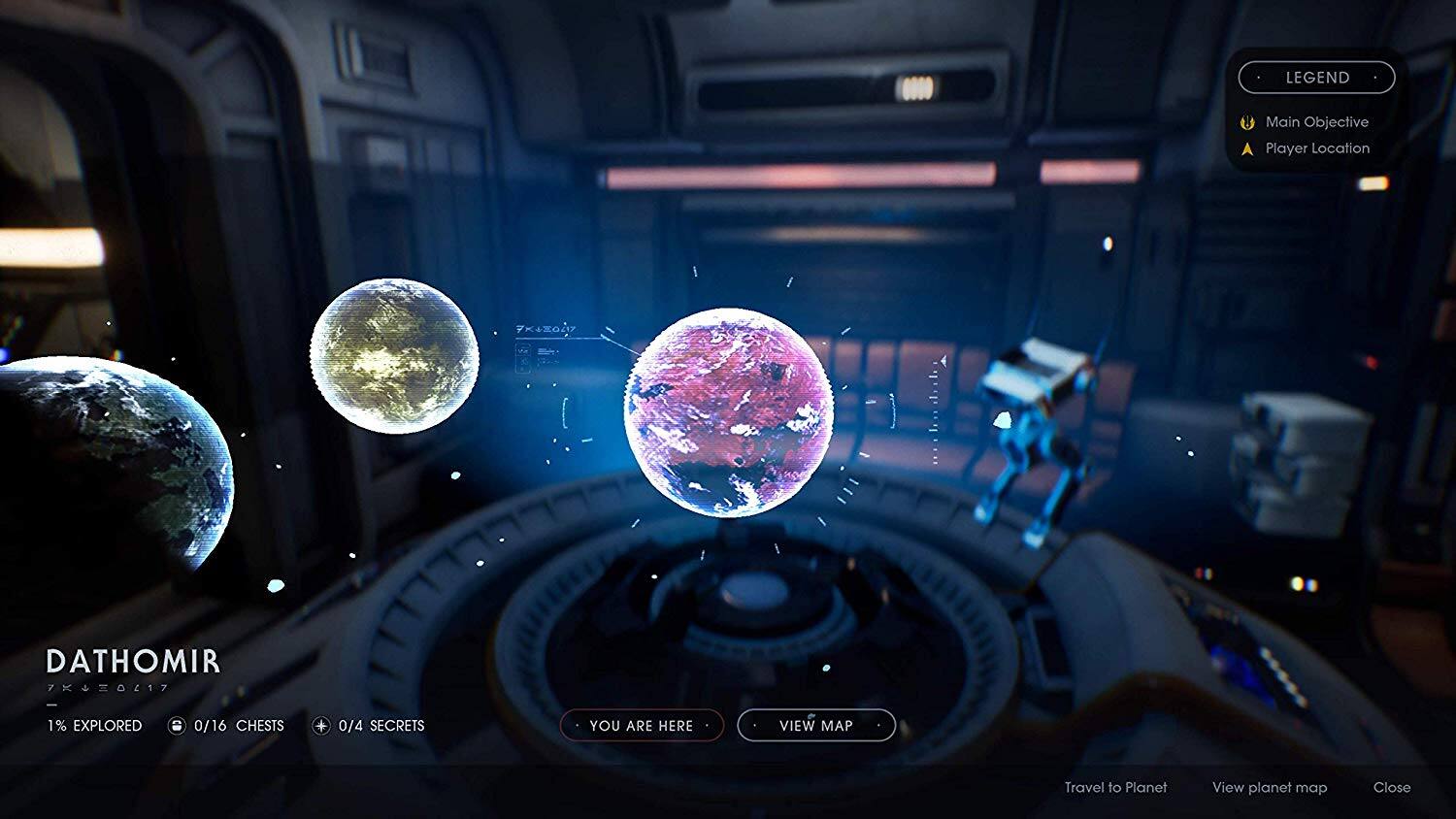The image size is (1456, 819).
Task: Click the Main Objective legend icon
Action: point(1246,121)
